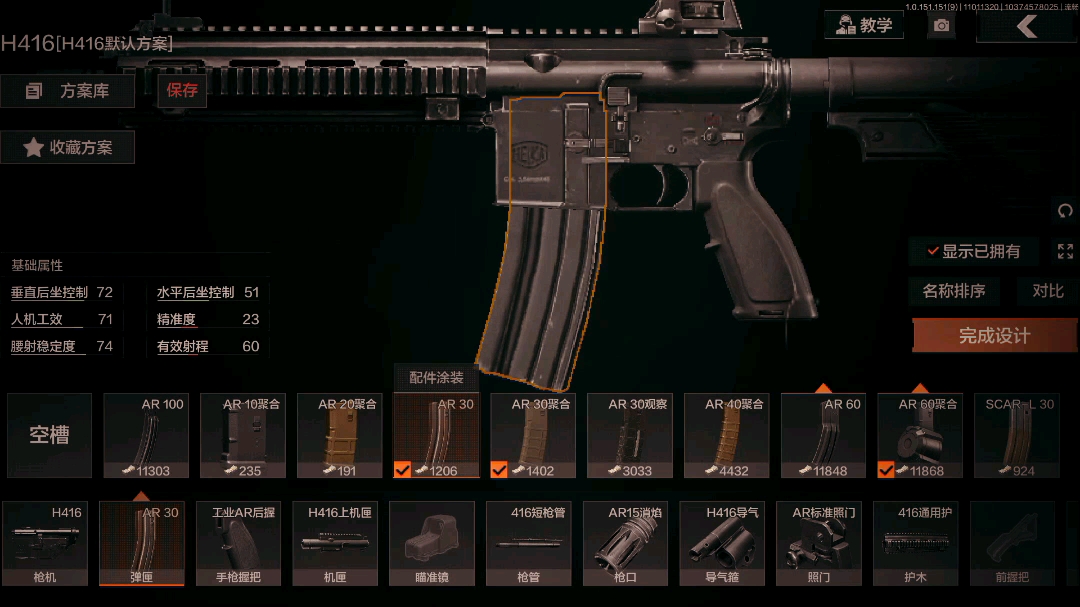Screen dimensions: 1080x607
Task: Open the 教学 tutorial
Action: pos(864,25)
